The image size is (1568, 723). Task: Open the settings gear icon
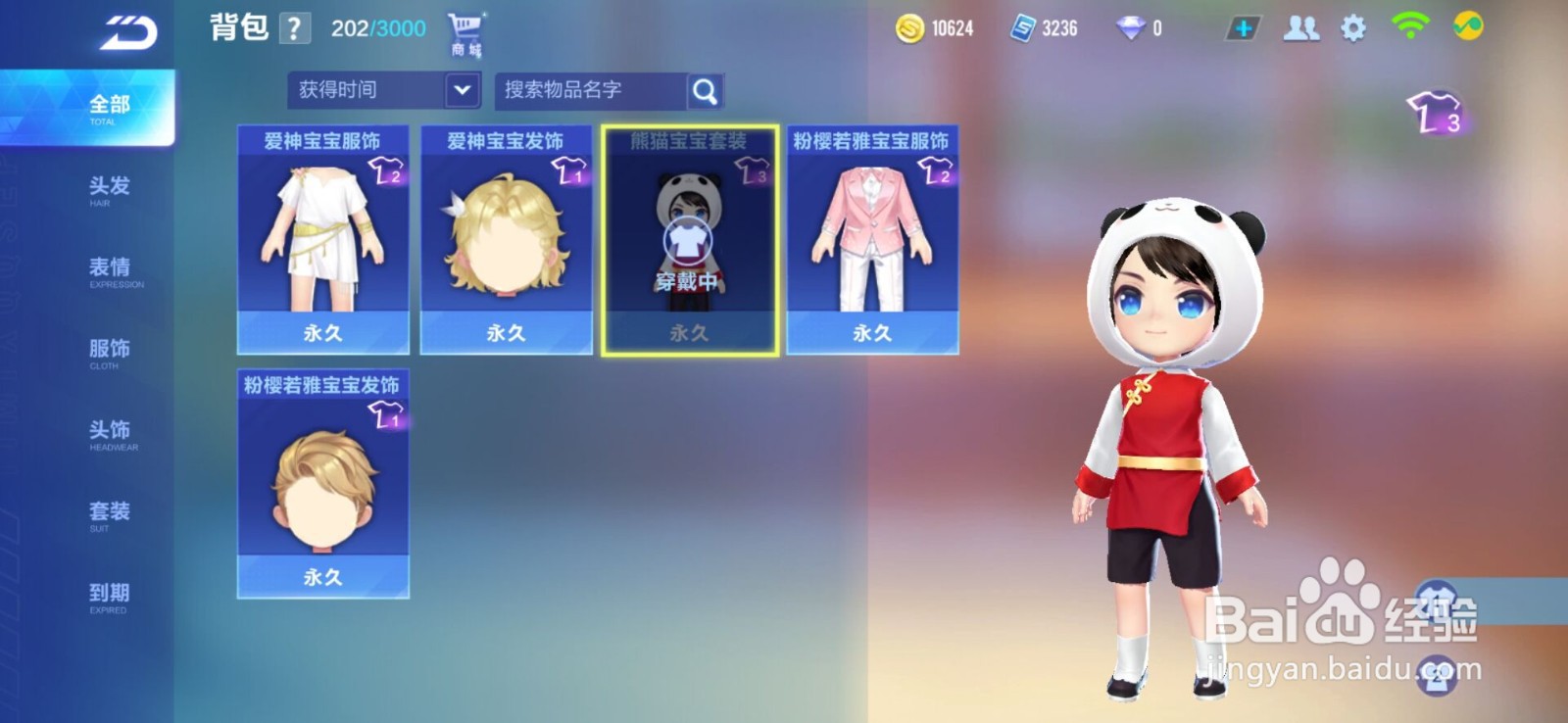click(1355, 28)
